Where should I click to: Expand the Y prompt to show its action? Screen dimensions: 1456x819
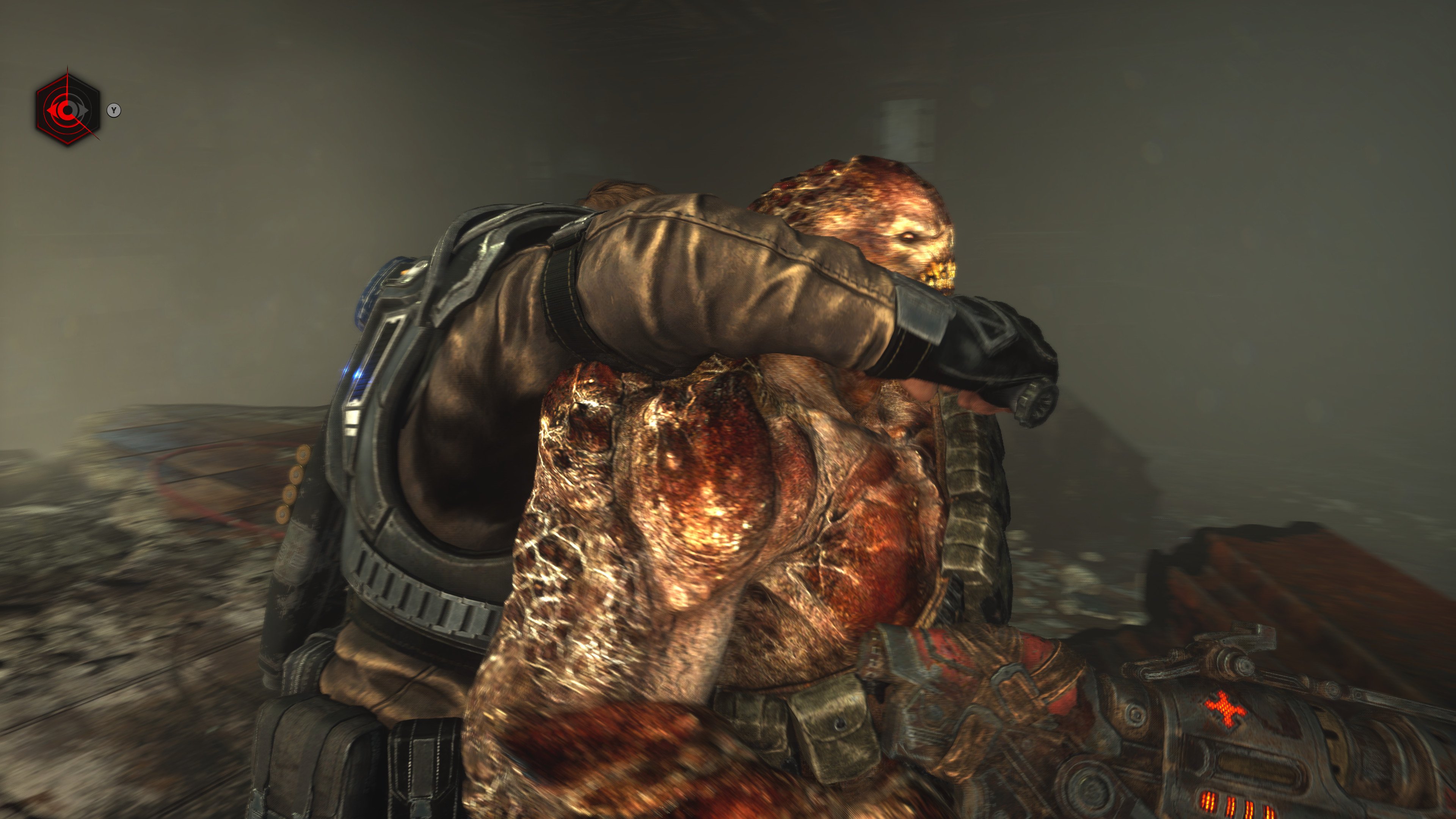click(x=114, y=111)
